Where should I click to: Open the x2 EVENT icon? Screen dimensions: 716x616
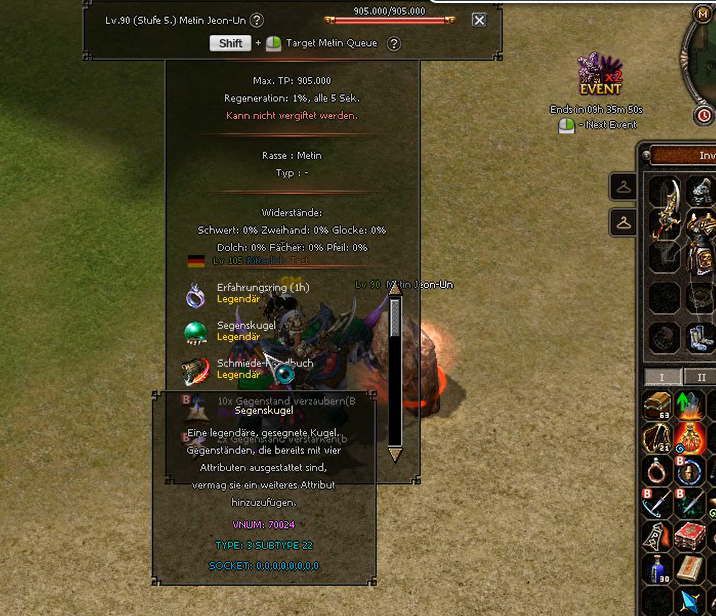tap(599, 76)
